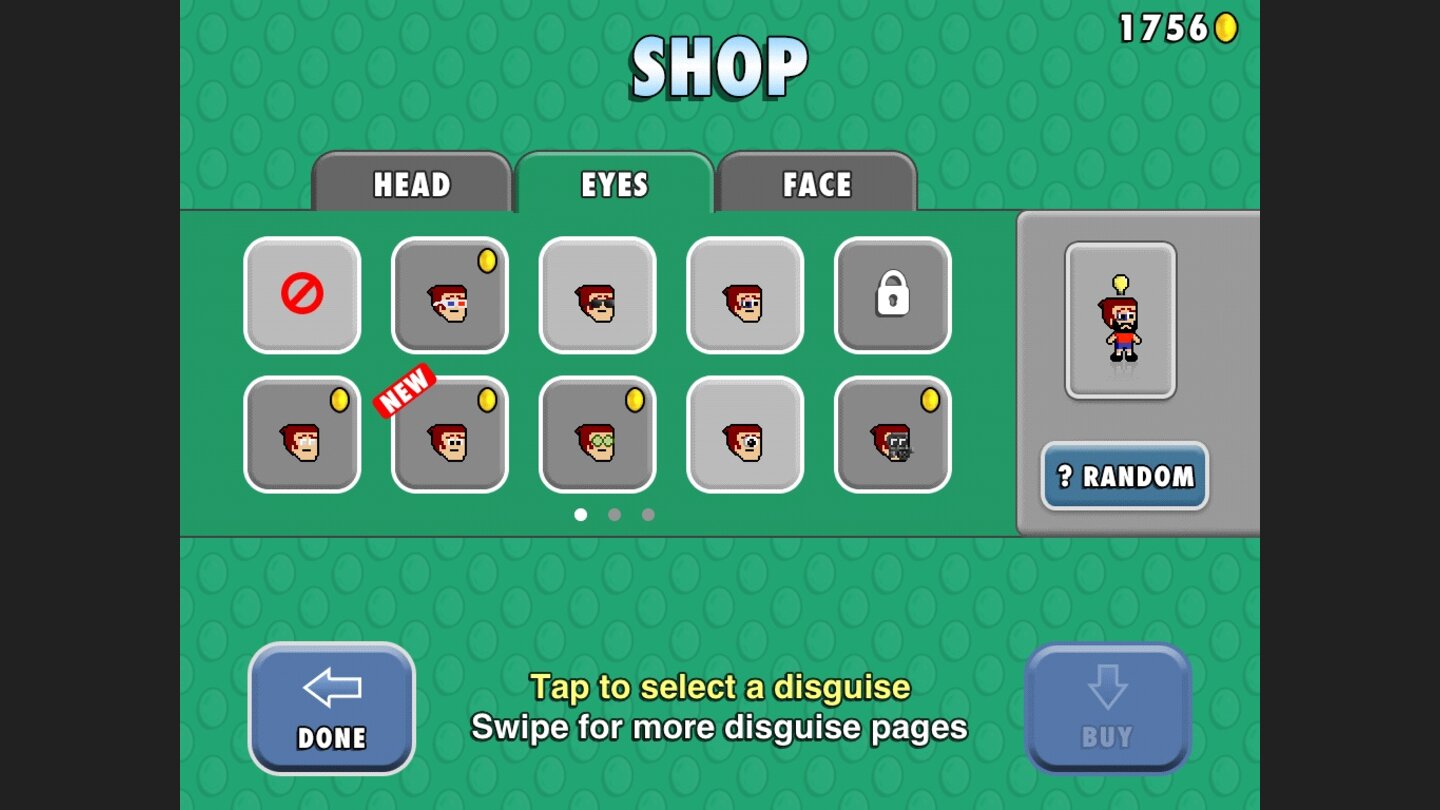Select the 3D glasses disguise
The image size is (1440, 810).
pos(450,296)
